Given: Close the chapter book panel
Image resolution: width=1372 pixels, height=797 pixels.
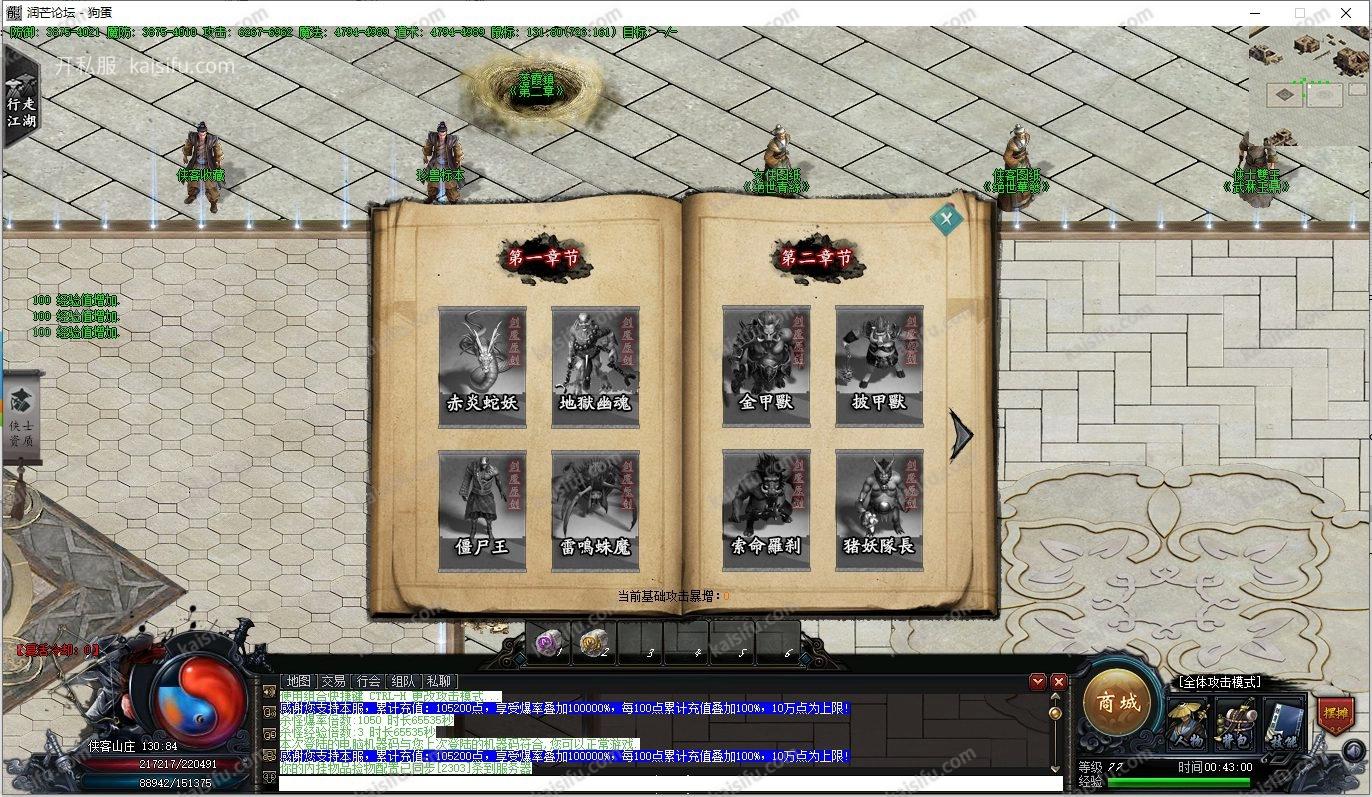Looking at the screenshot, I should click(x=946, y=219).
